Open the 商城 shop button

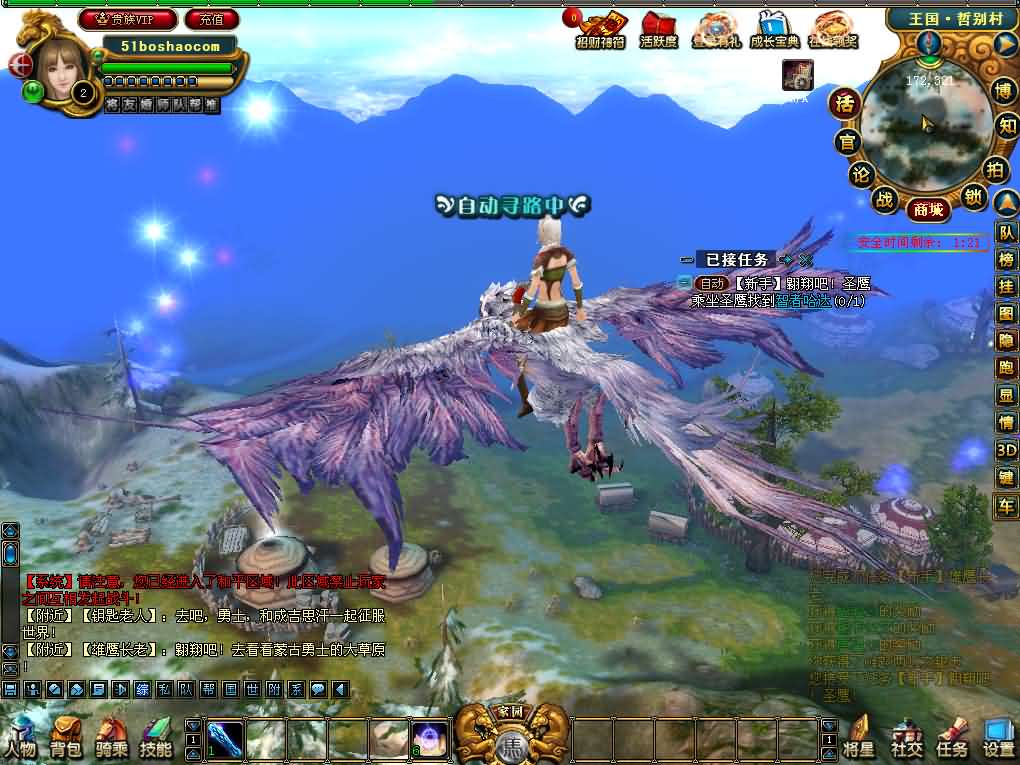pyautogui.click(x=927, y=210)
